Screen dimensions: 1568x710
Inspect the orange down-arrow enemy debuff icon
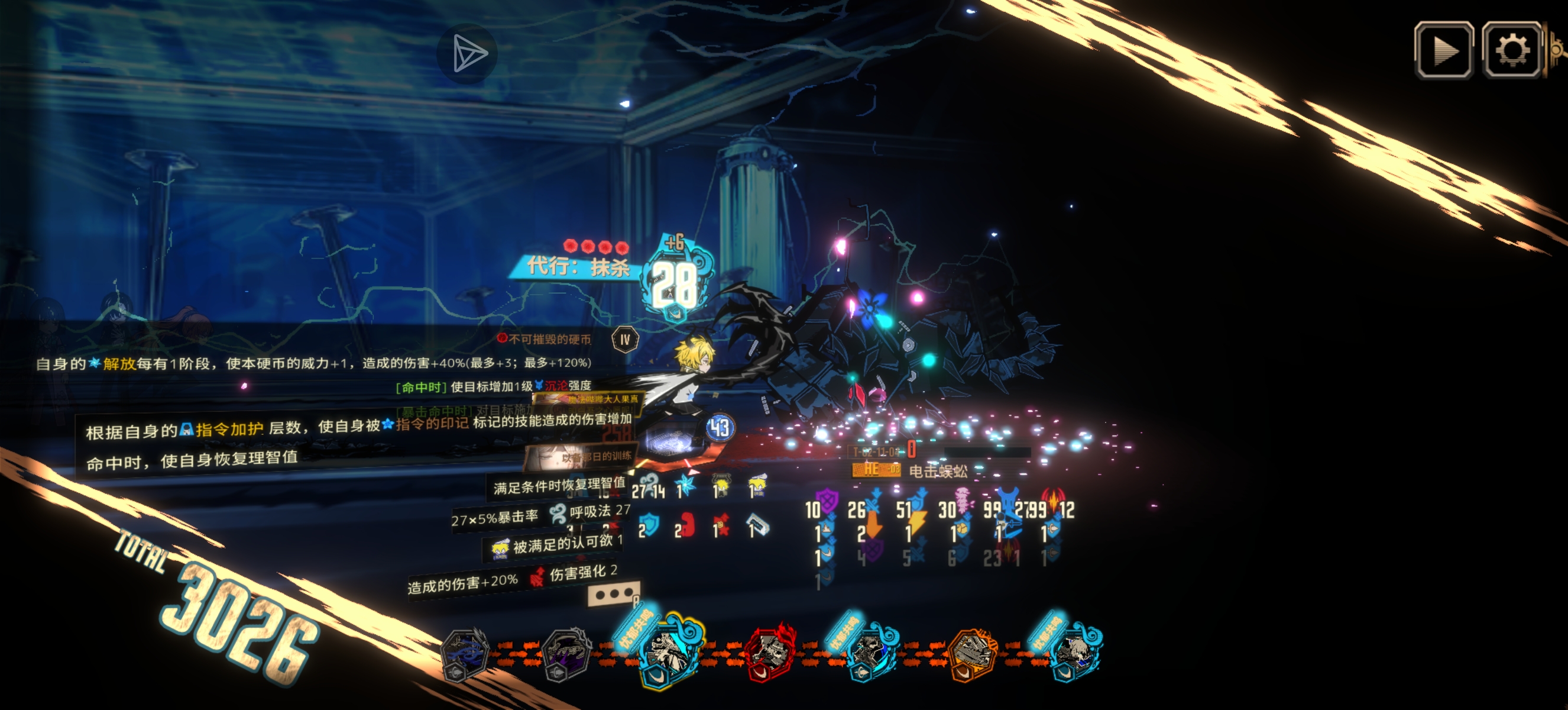(874, 524)
